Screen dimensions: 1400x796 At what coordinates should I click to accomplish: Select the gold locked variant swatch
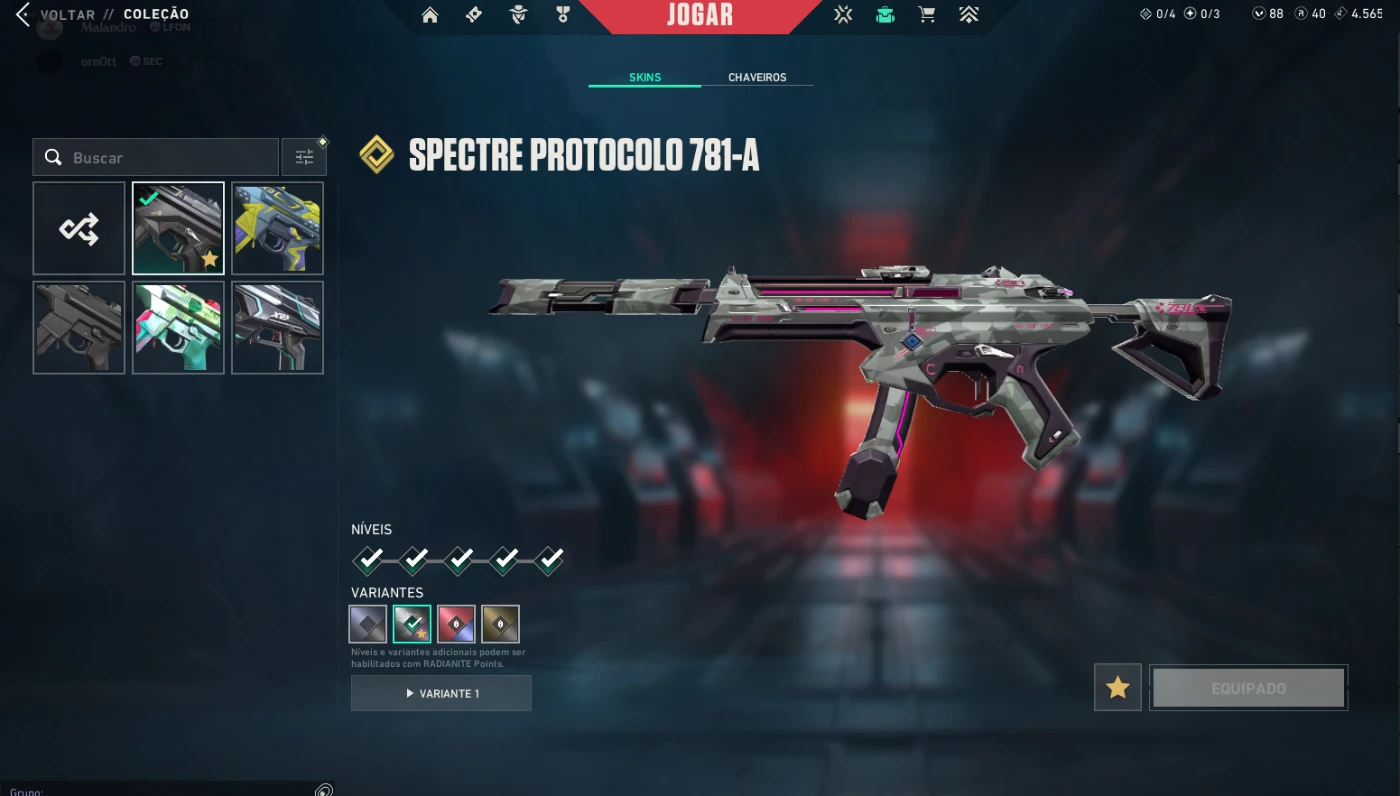(500, 624)
